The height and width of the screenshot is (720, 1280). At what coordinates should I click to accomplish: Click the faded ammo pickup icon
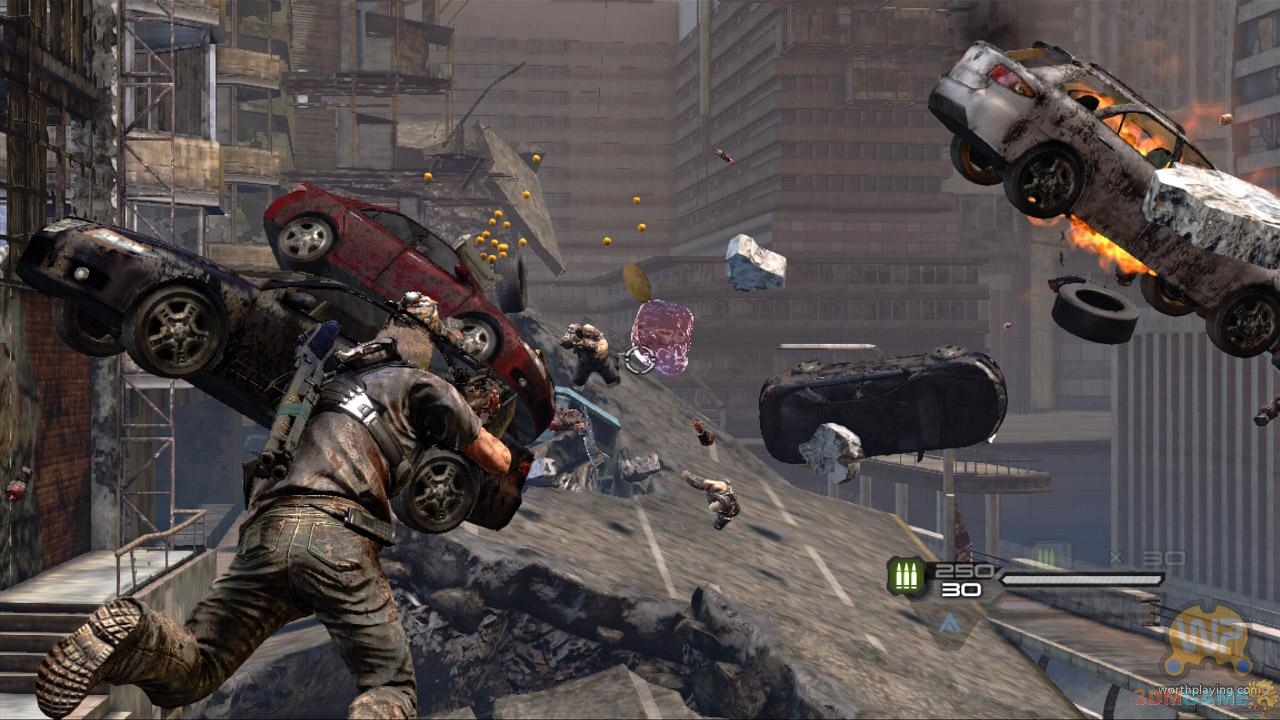1046,557
